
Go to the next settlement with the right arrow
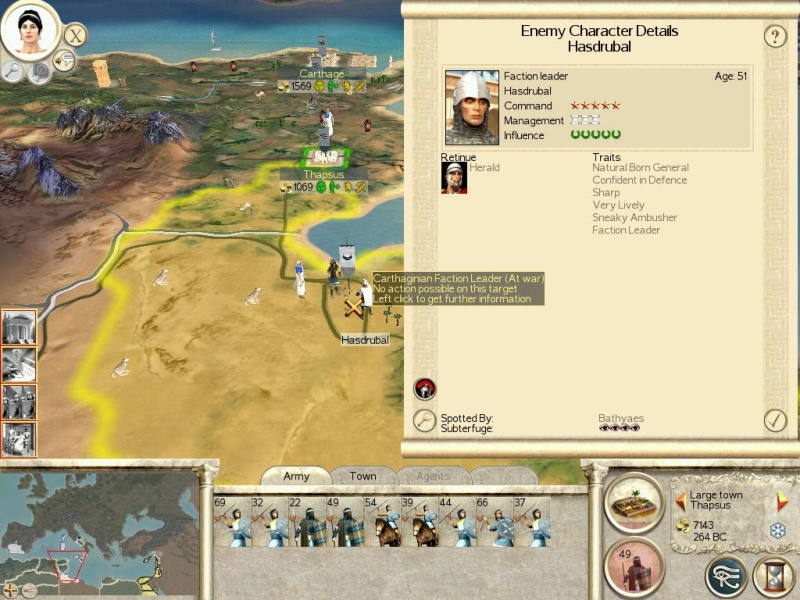(x=783, y=502)
